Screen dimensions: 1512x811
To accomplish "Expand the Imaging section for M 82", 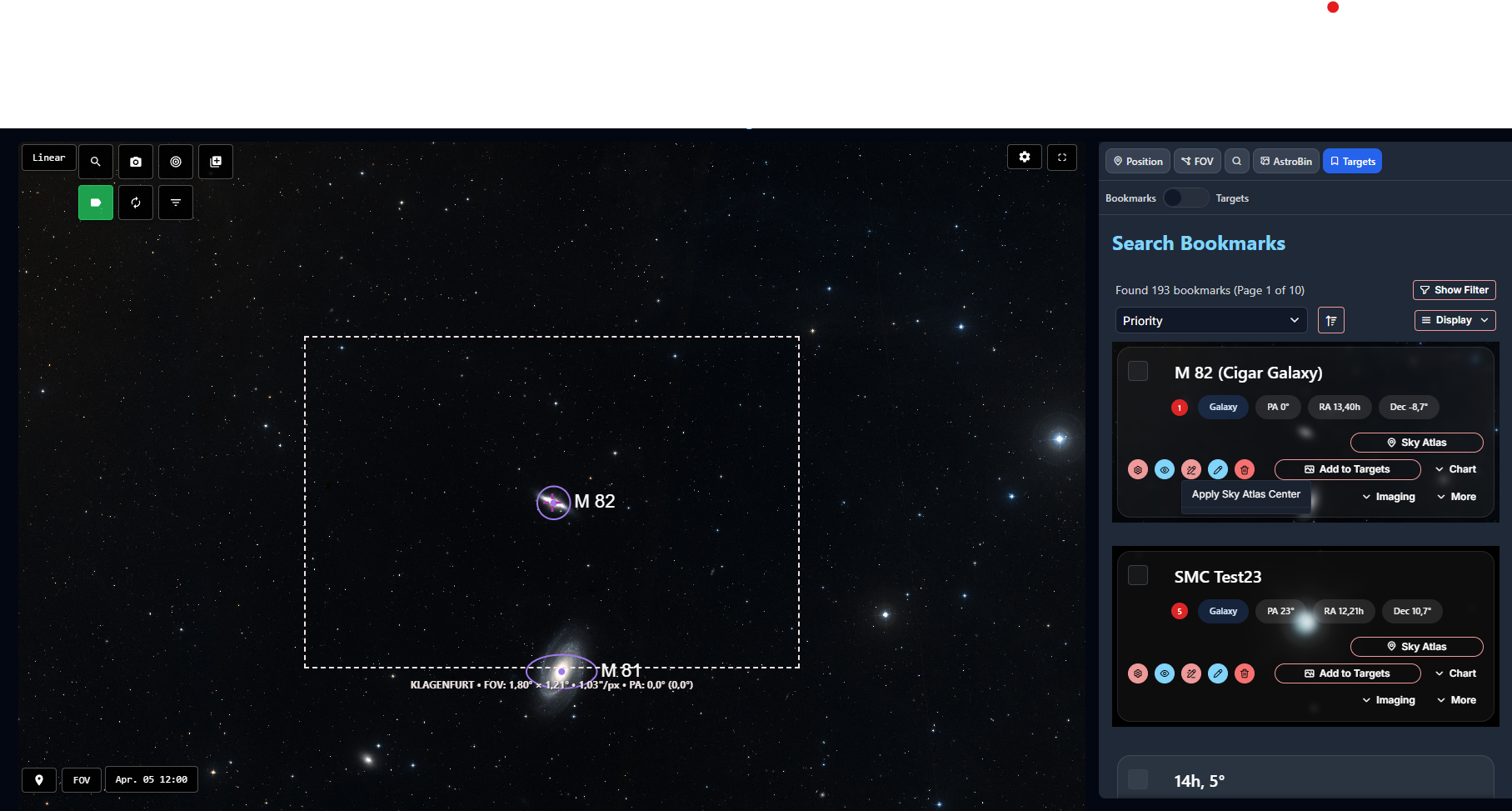I will [1388, 496].
